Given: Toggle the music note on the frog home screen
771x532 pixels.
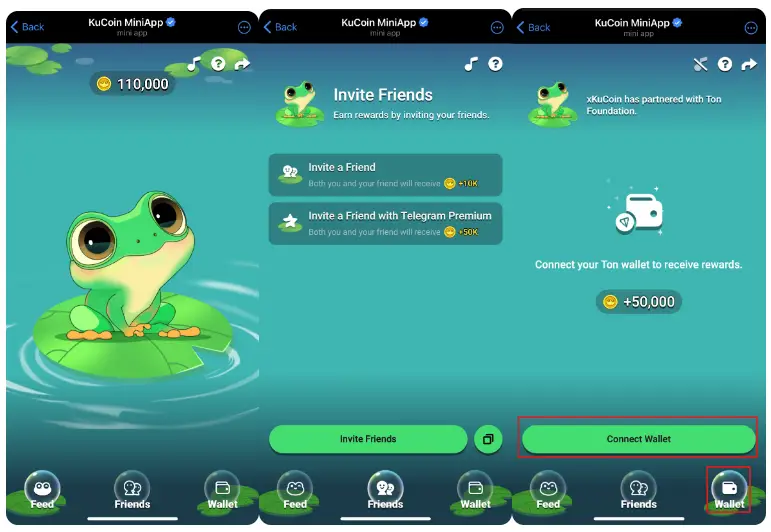Looking at the screenshot, I should click(194, 64).
